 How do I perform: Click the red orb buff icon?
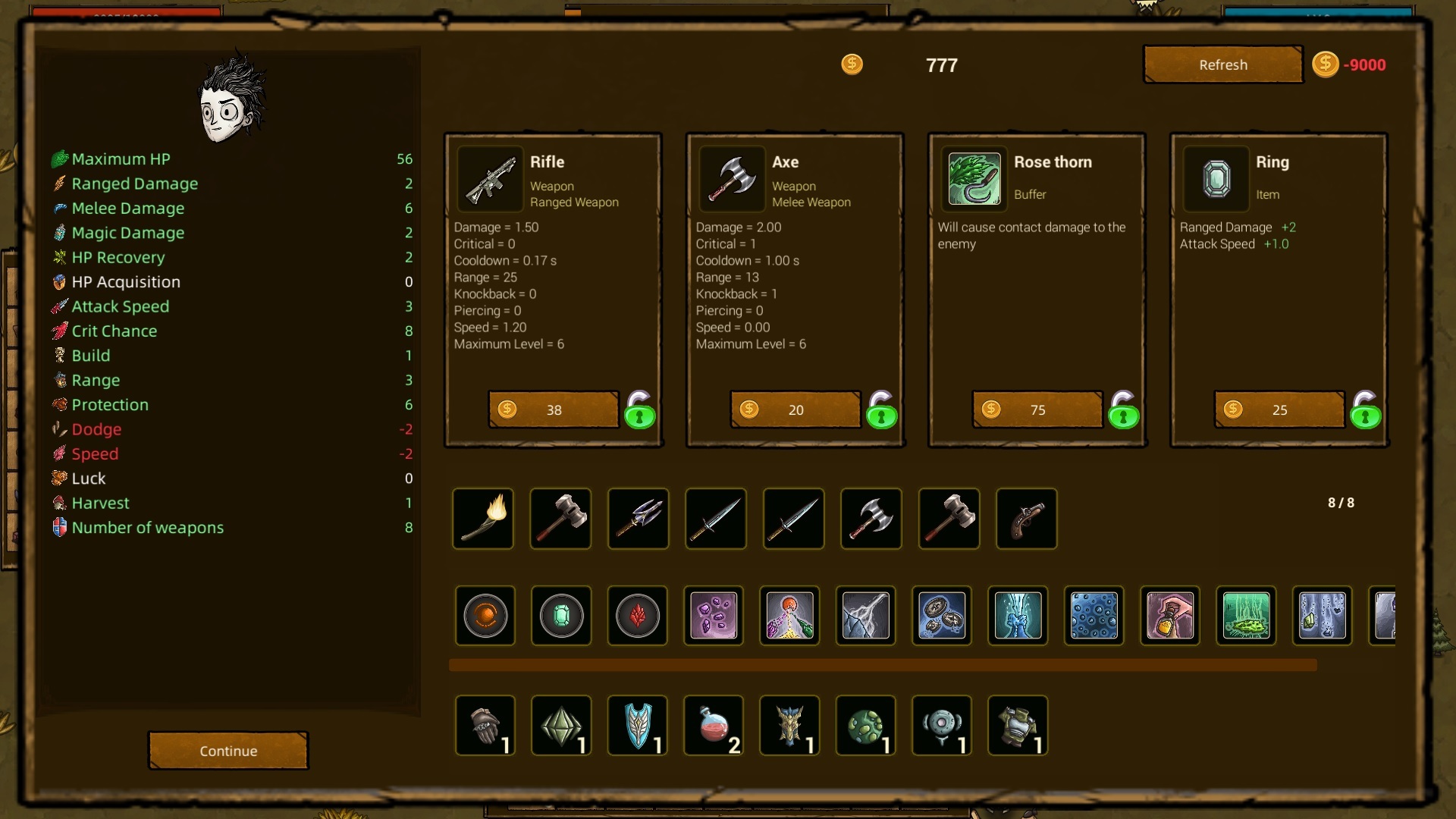485,616
